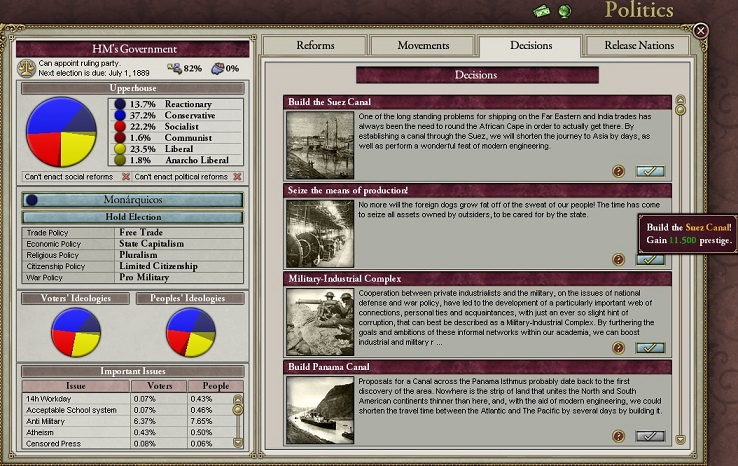
Task: Click the green money icon at top
Action: coord(542,11)
